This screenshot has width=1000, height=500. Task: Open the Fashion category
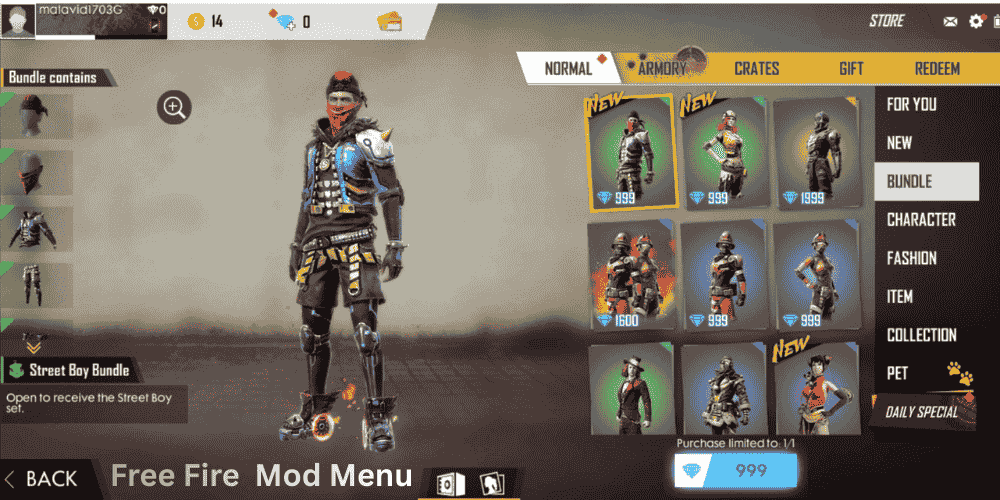pos(912,258)
